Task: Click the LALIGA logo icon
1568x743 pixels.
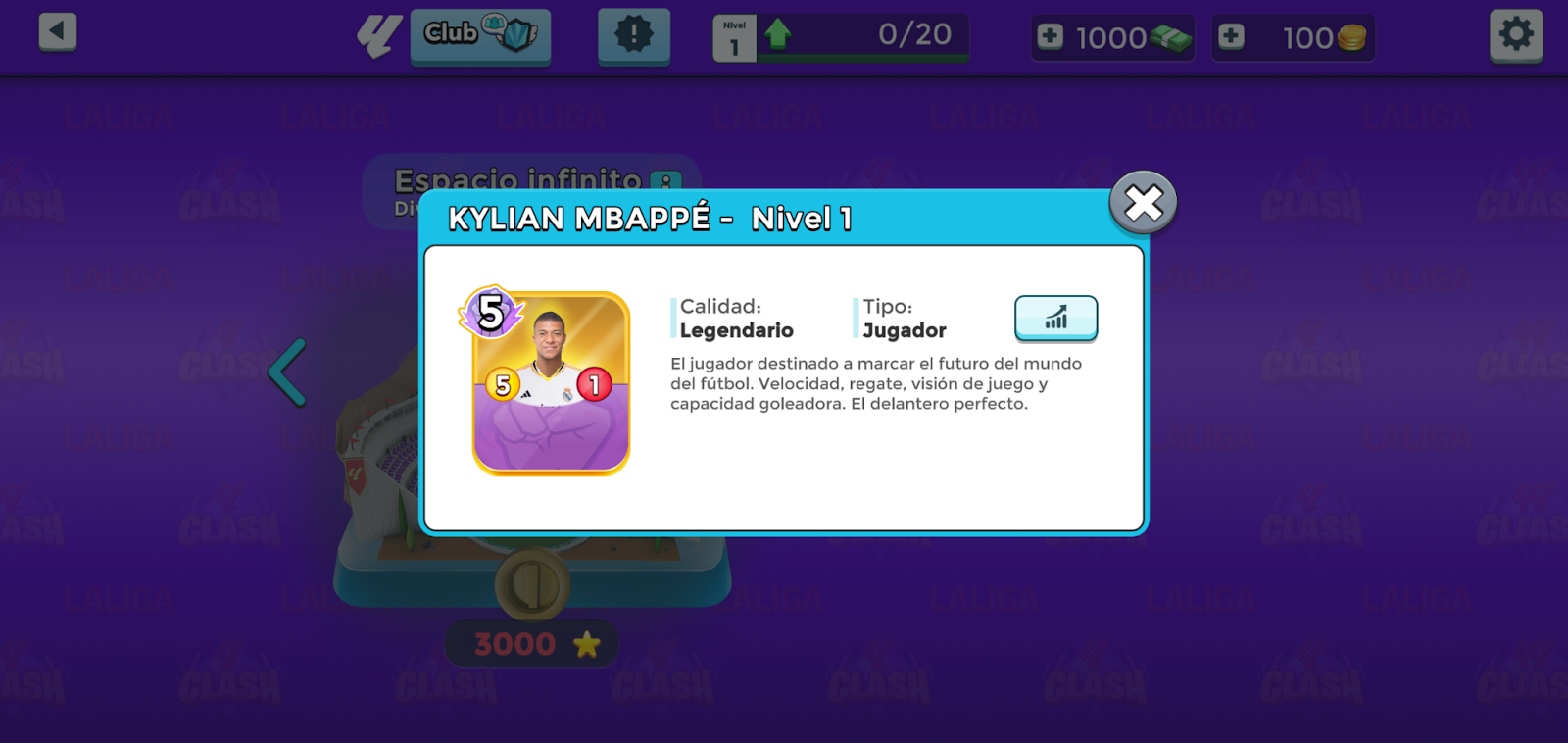Action: (x=378, y=36)
